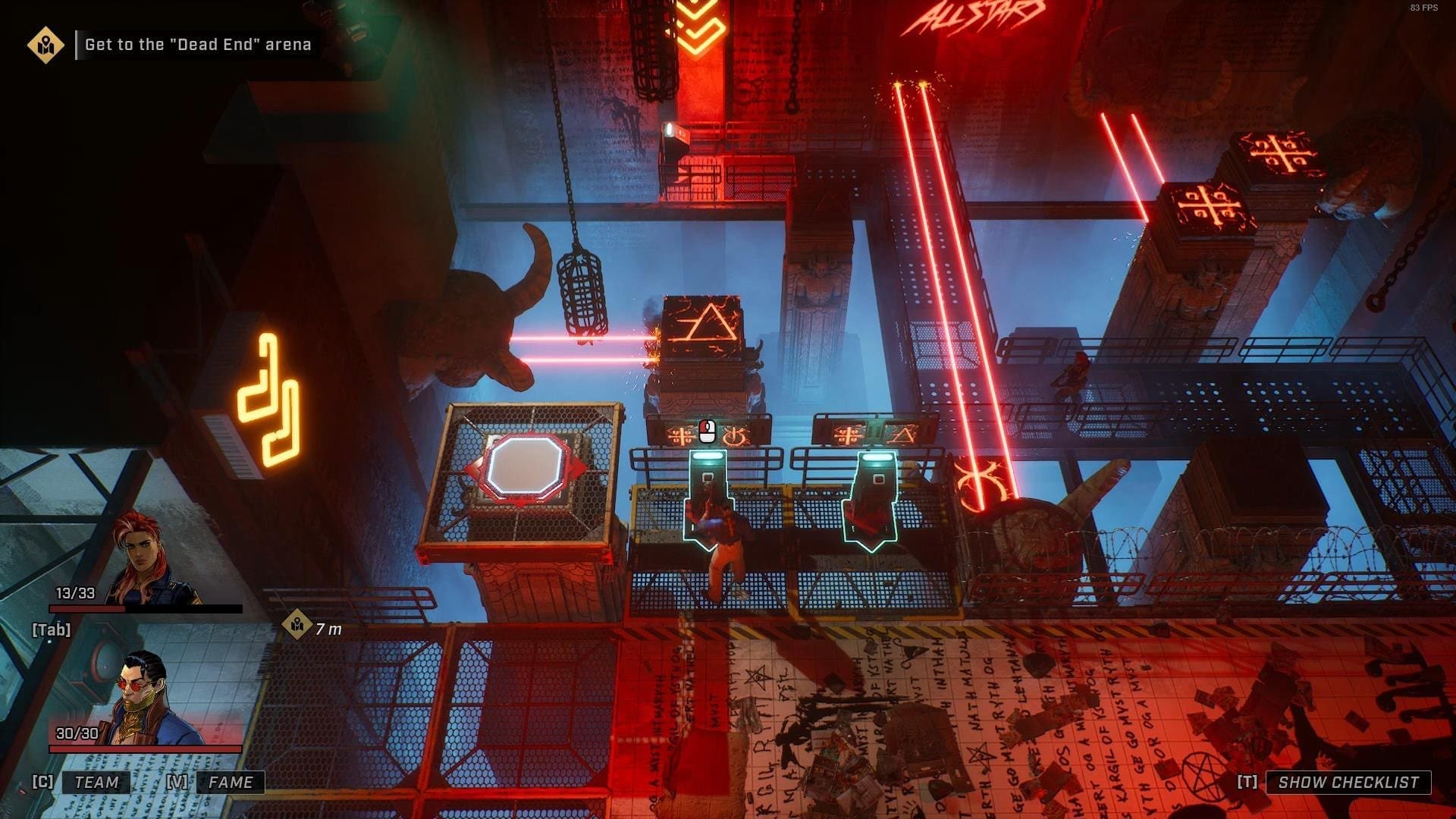Click the 7 m objective waypoint marker

point(297,625)
